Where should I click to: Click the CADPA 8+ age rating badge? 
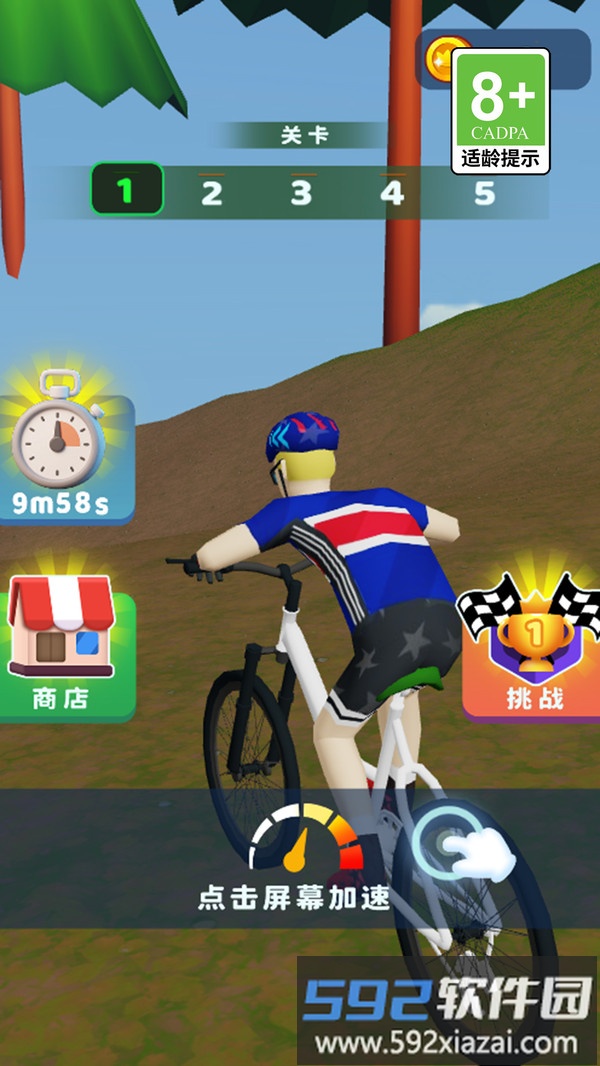501,110
